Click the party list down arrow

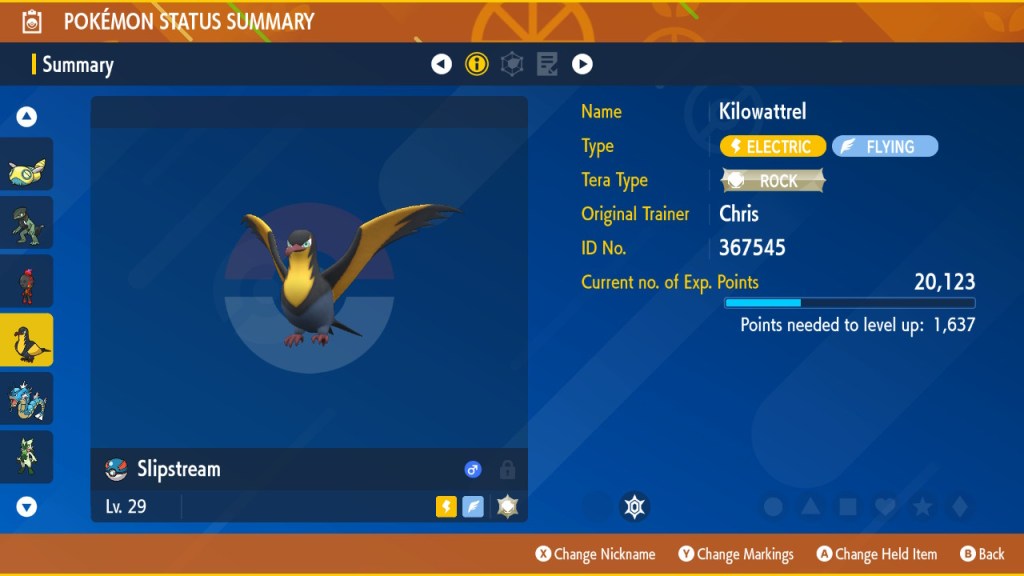click(x=27, y=507)
